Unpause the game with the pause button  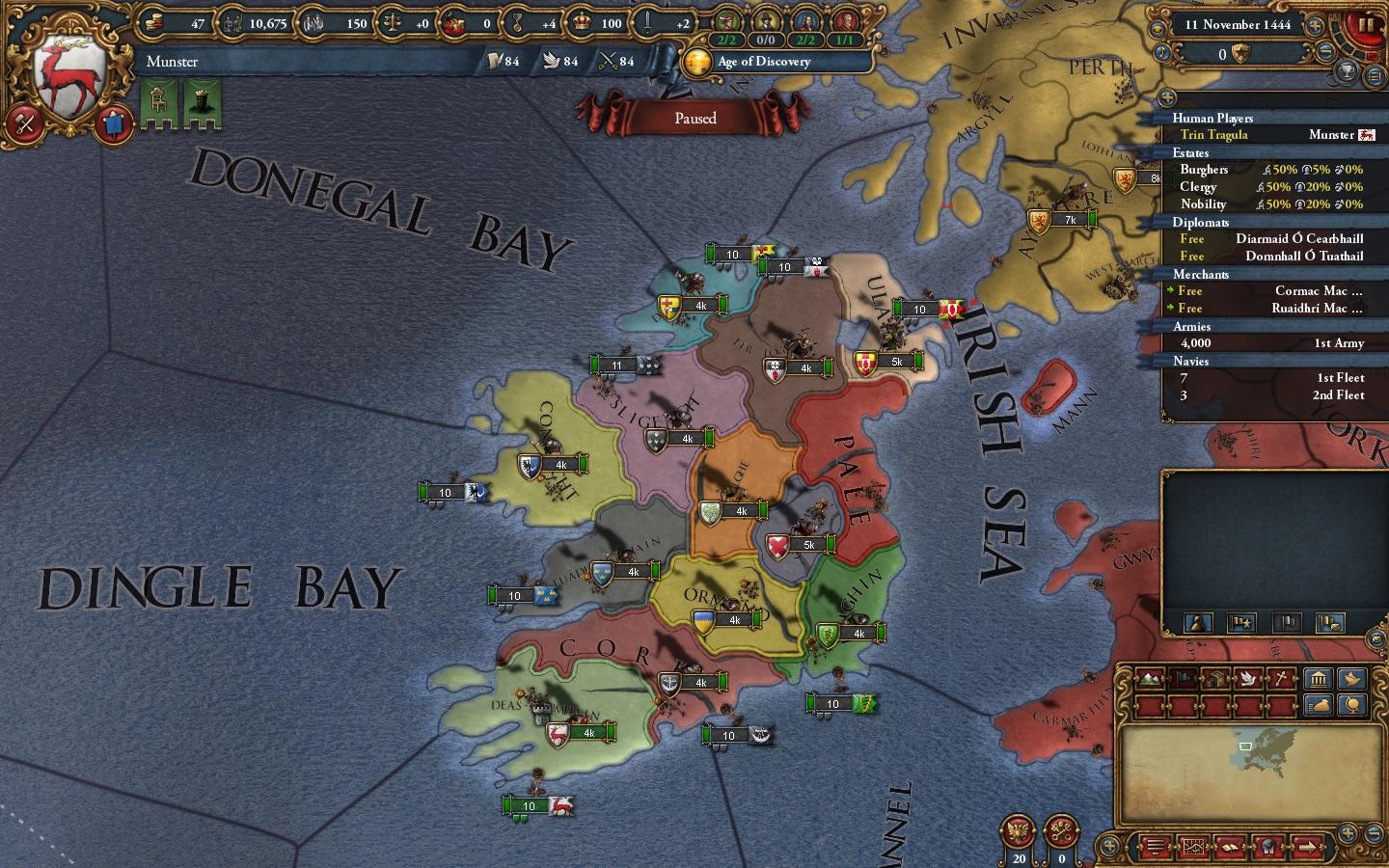[x=1365, y=26]
